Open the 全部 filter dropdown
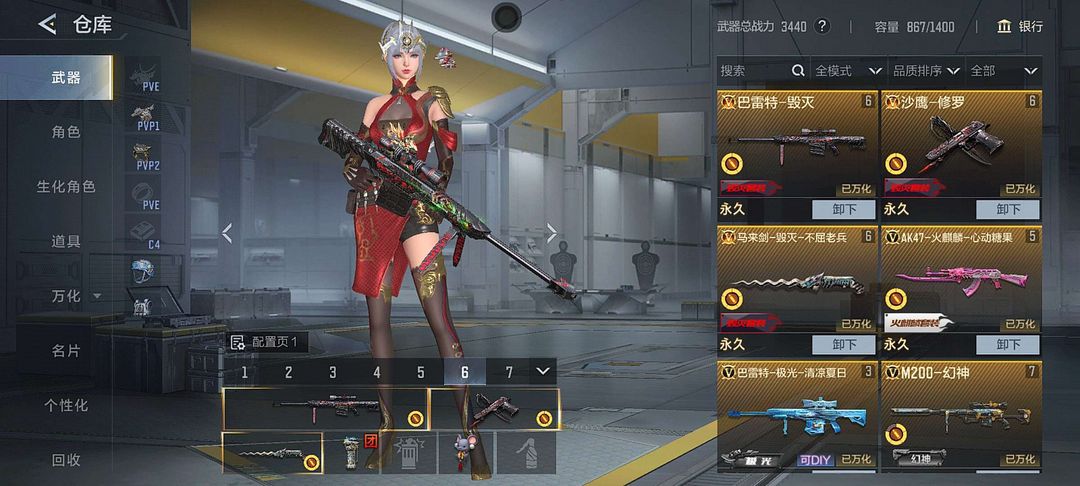The height and width of the screenshot is (486, 1080). click(x=1003, y=71)
